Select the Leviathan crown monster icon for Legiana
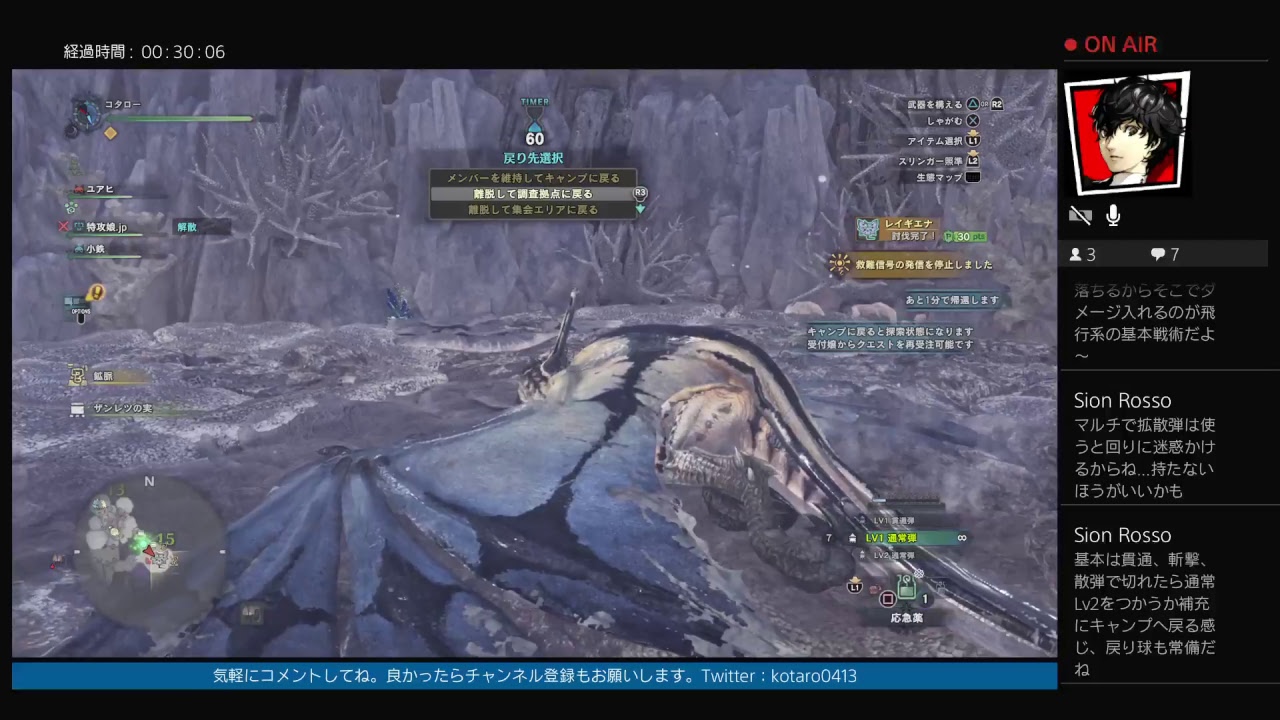The width and height of the screenshot is (1280, 720). (867, 228)
